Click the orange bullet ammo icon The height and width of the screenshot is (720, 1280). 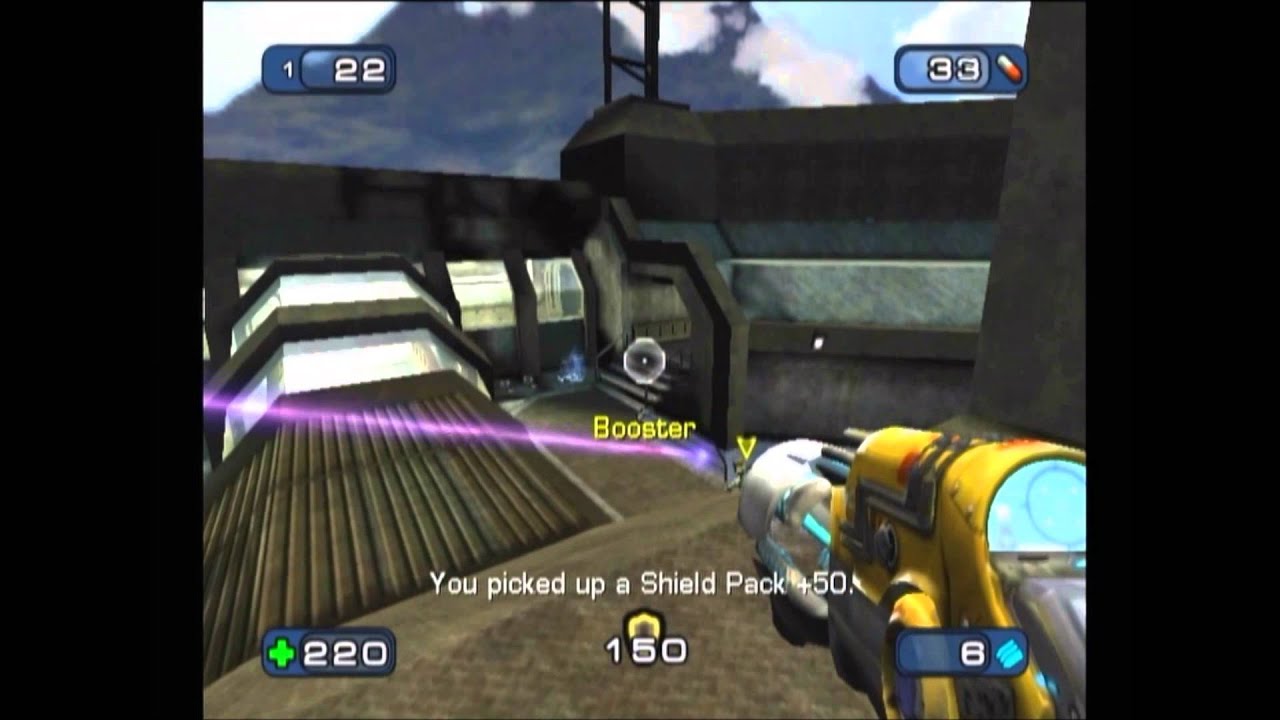(1008, 69)
